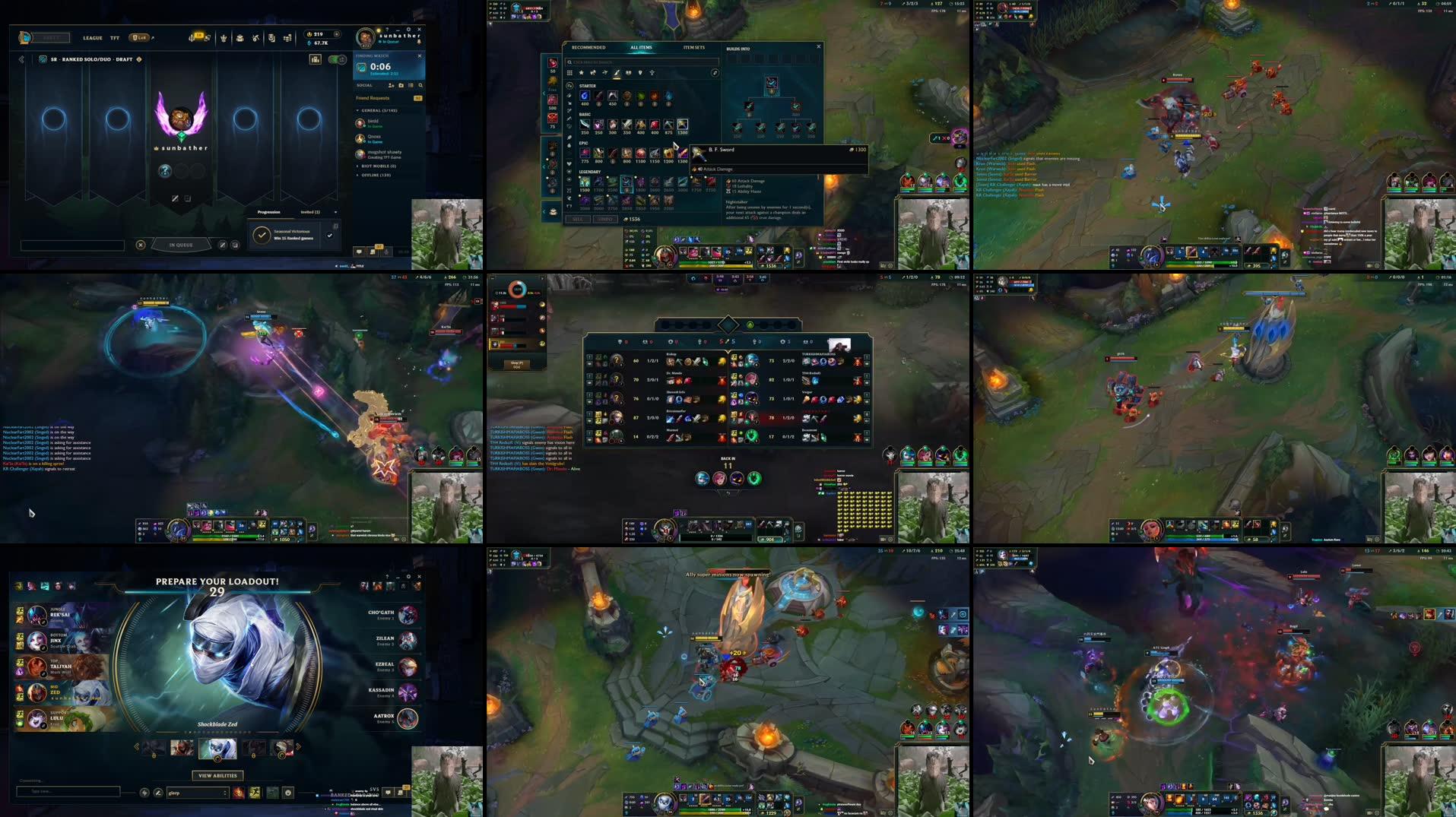
Task: Switch to the ITEM SETS tab in the shop
Action: [x=694, y=47]
